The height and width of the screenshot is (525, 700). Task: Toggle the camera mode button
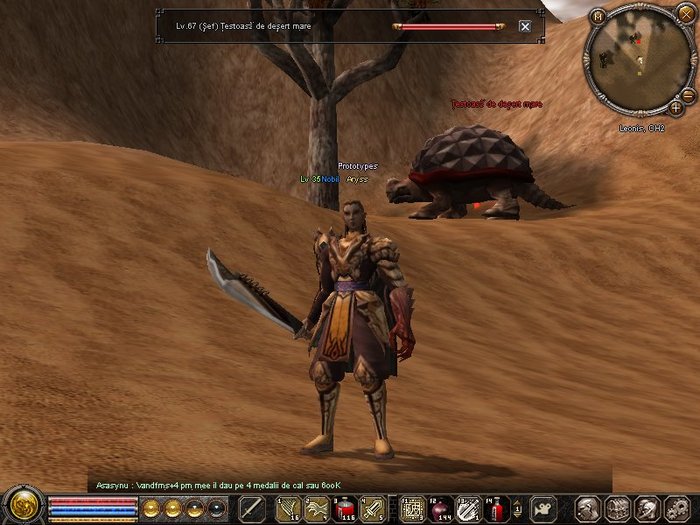point(543,507)
